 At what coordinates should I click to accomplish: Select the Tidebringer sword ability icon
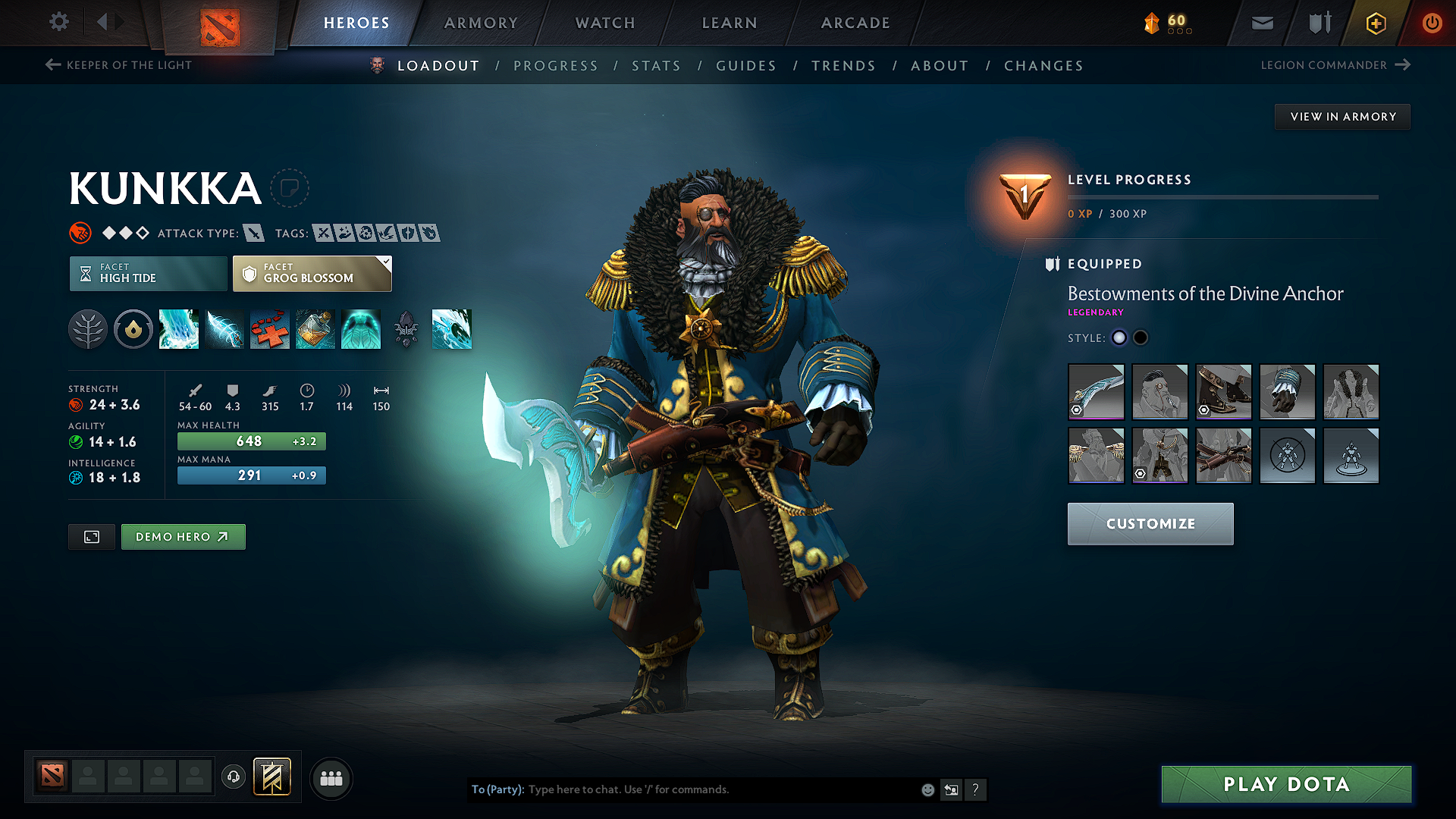pos(224,329)
